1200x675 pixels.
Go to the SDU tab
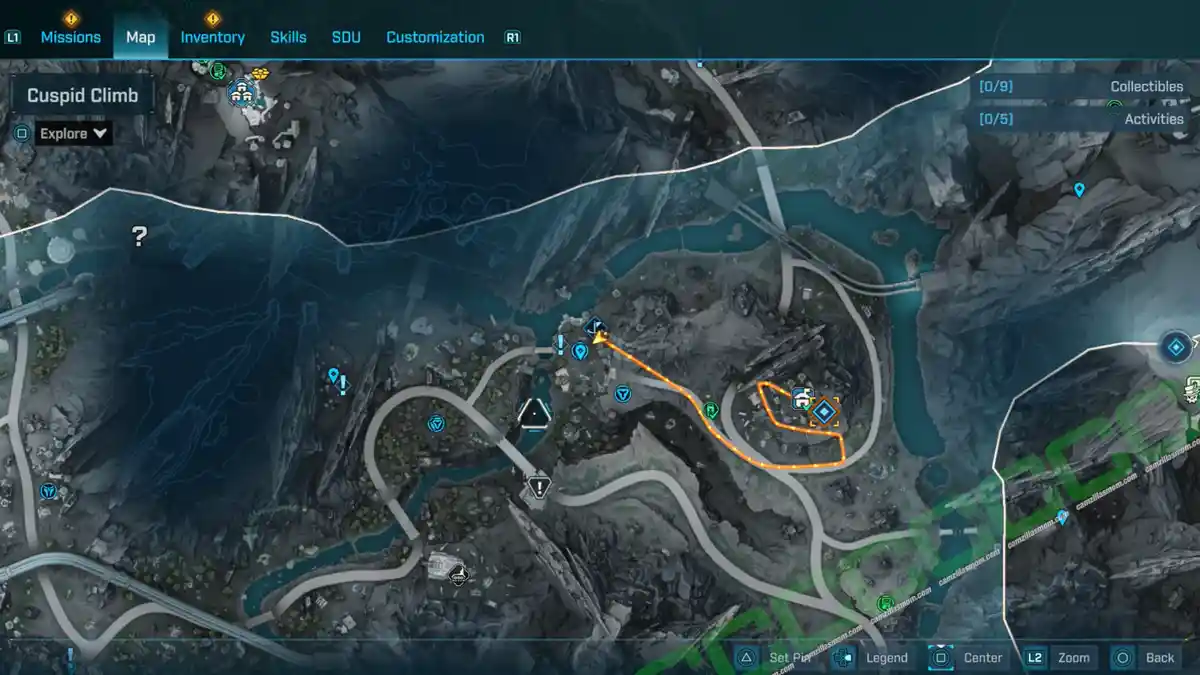346,37
